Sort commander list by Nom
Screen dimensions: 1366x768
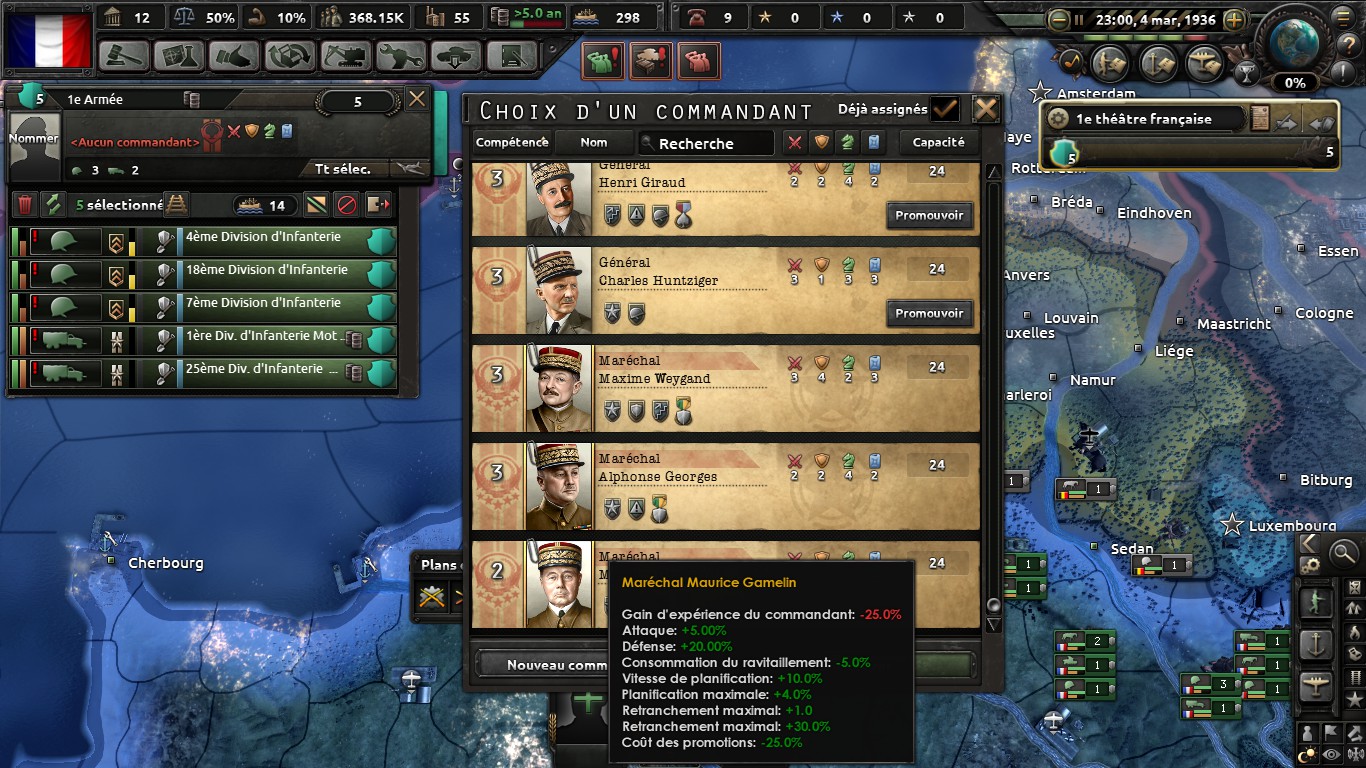coord(594,143)
